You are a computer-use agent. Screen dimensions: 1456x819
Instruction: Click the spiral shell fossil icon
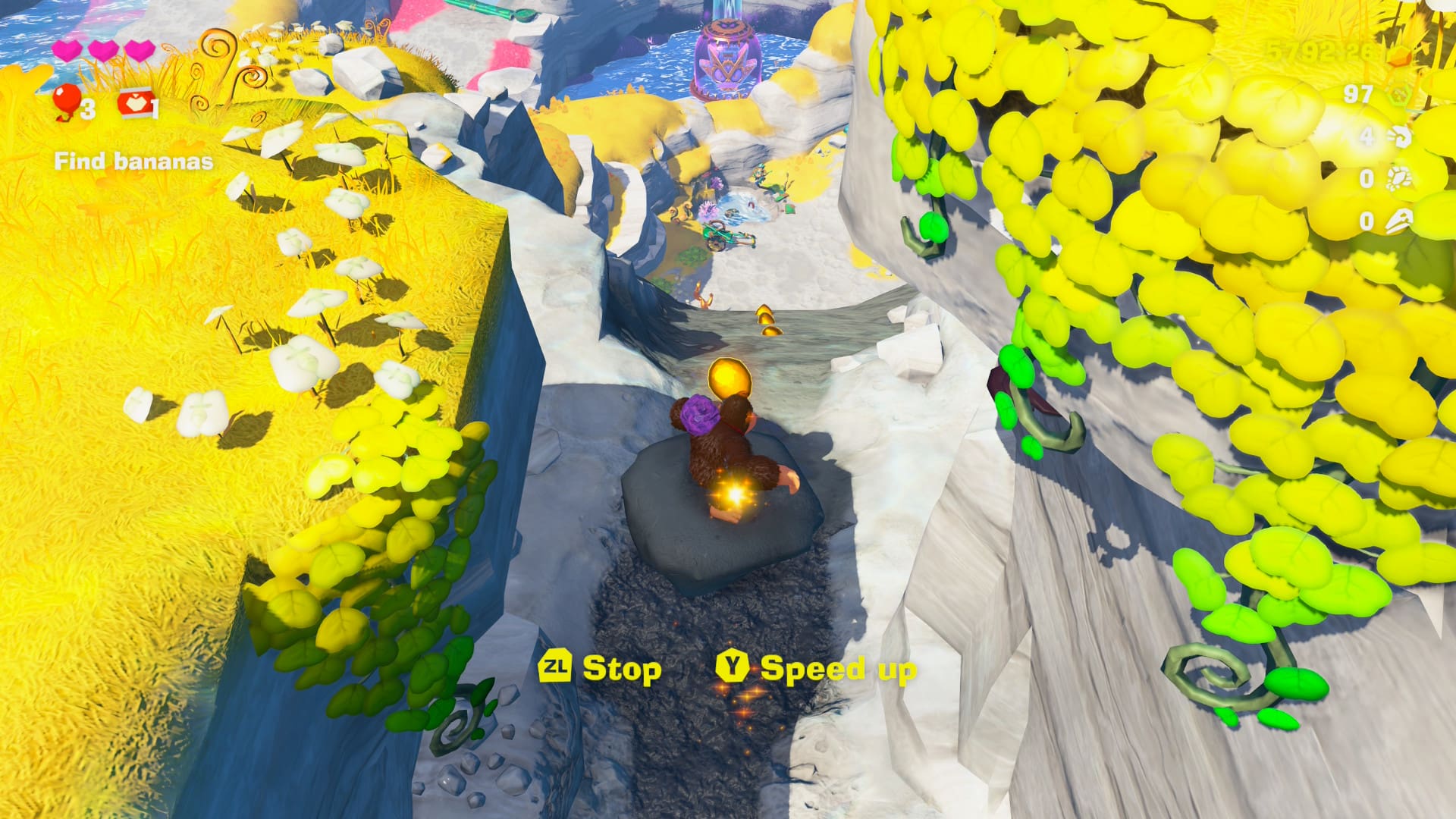pos(1400,136)
